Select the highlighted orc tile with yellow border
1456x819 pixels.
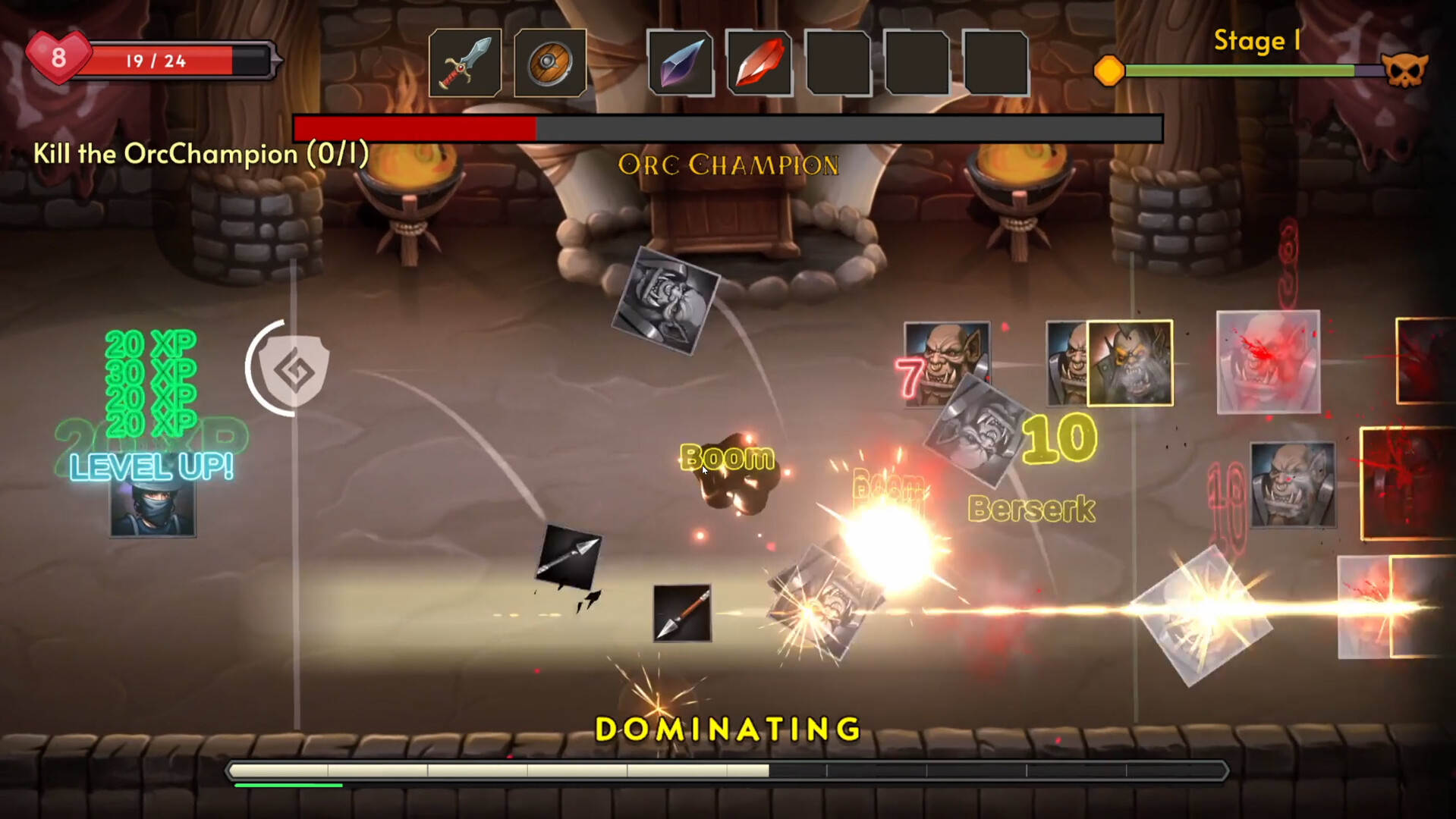1129,364
